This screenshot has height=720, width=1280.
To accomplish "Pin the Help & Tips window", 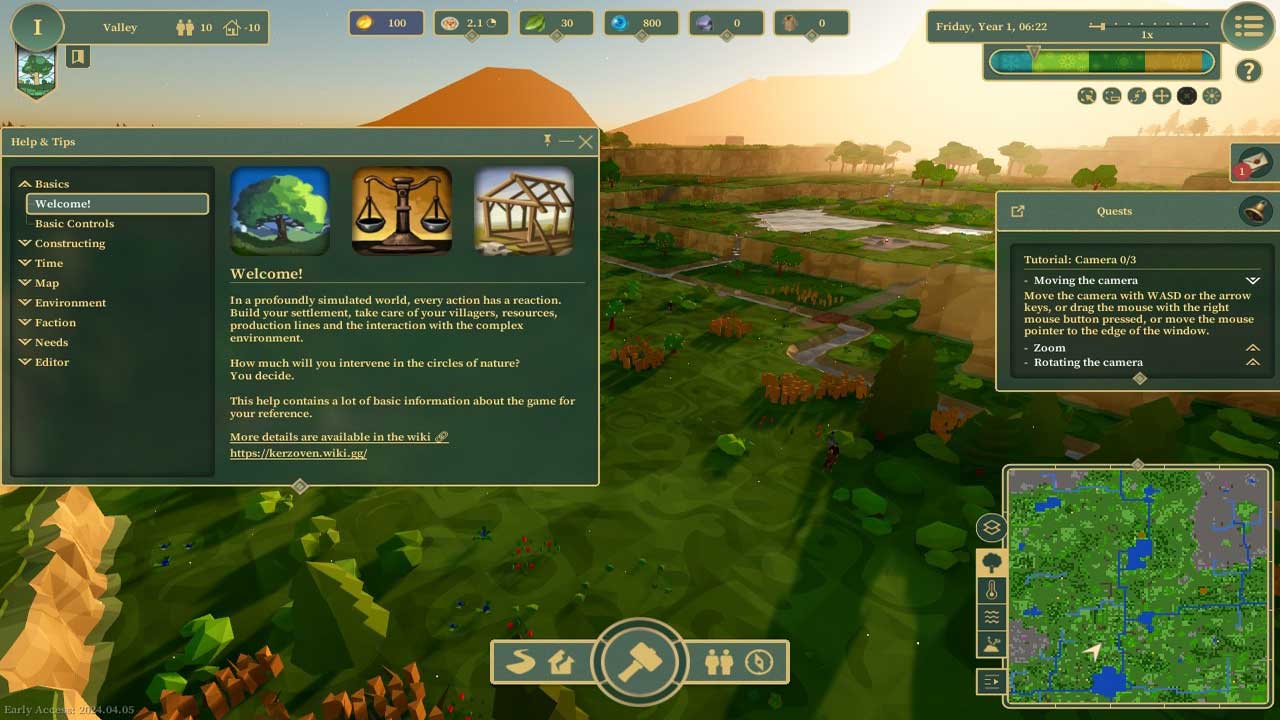I will pyautogui.click(x=547, y=140).
